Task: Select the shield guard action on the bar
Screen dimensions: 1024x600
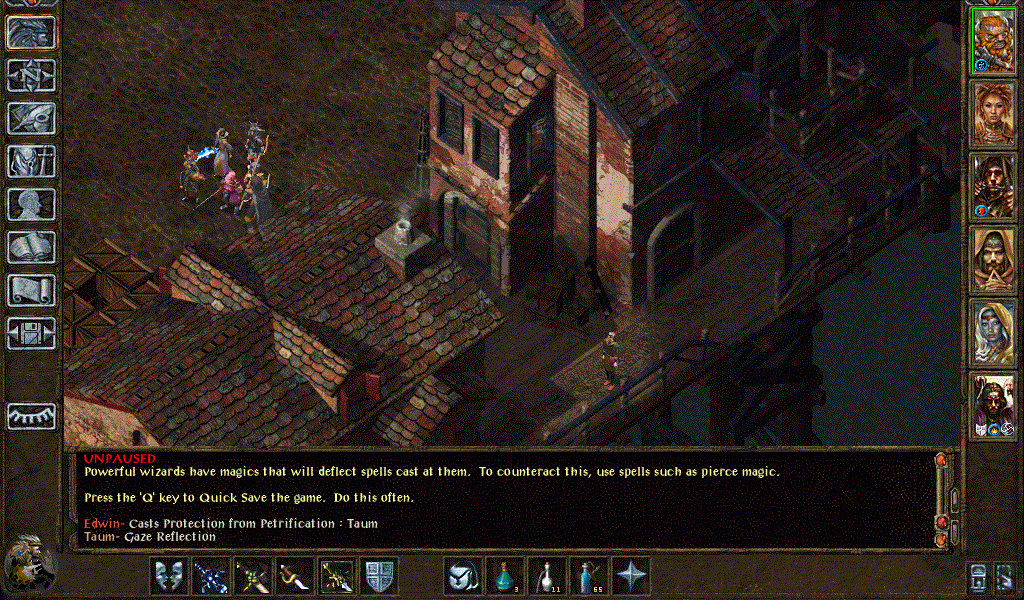Action: (x=379, y=576)
